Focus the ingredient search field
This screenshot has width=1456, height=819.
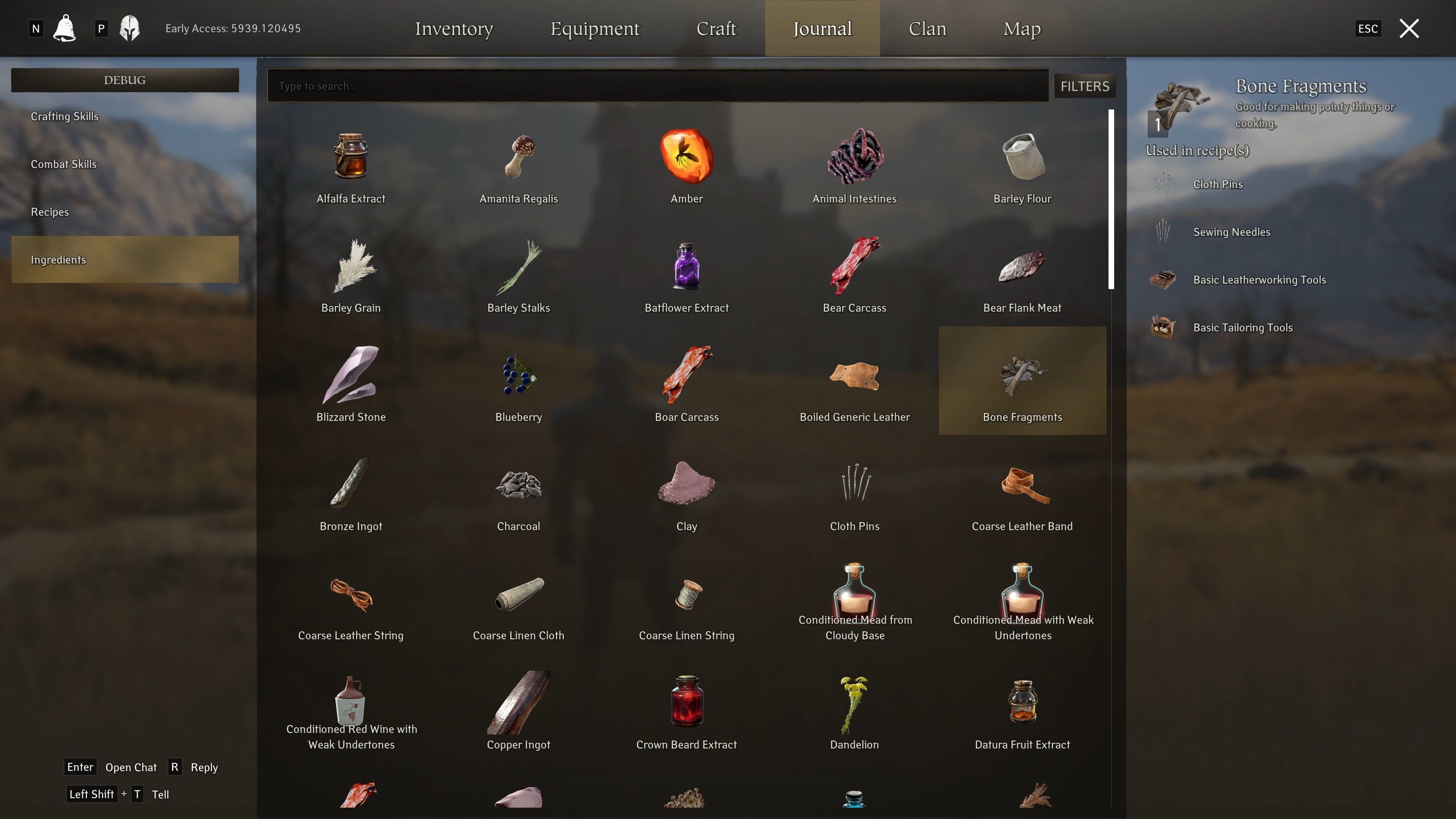[657, 86]
